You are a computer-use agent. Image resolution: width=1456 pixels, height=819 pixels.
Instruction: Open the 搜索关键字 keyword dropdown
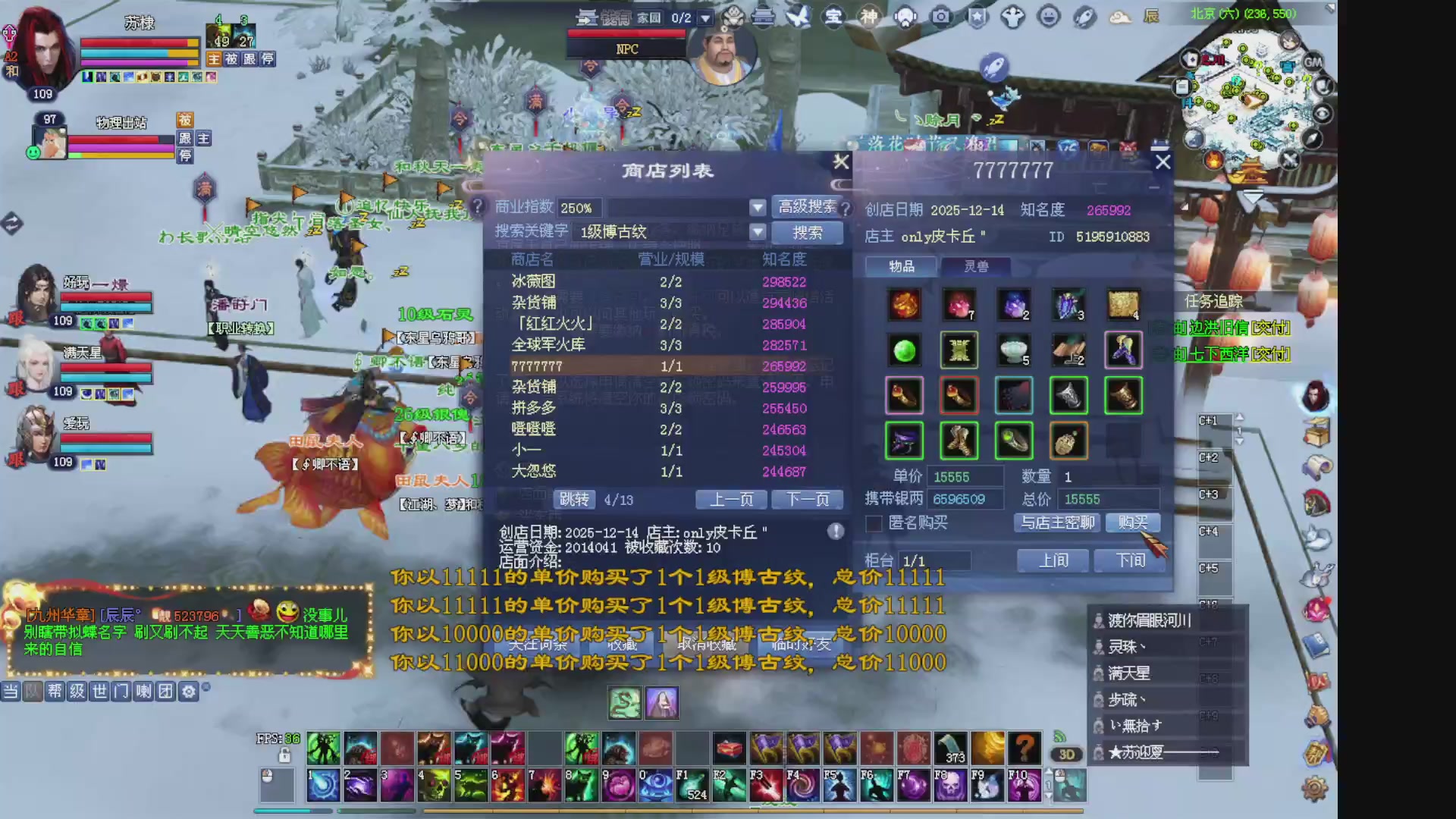[758, 232]
